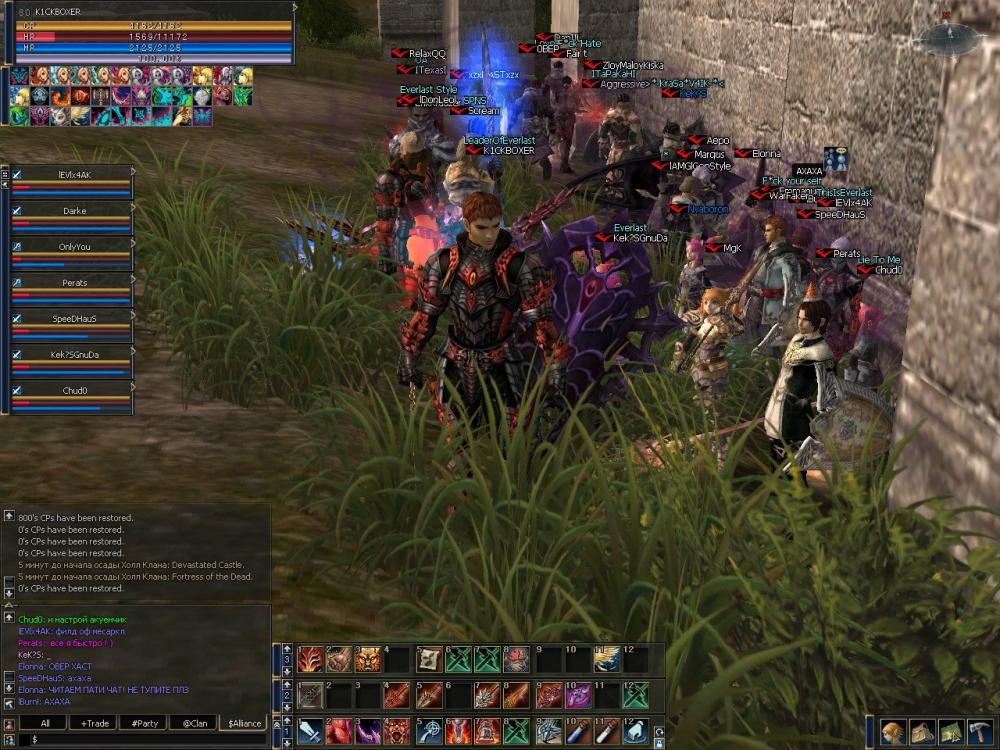Select party member Darke in the party list
The width and height of the screenshot is (1000, 750).
pos(74,211)
